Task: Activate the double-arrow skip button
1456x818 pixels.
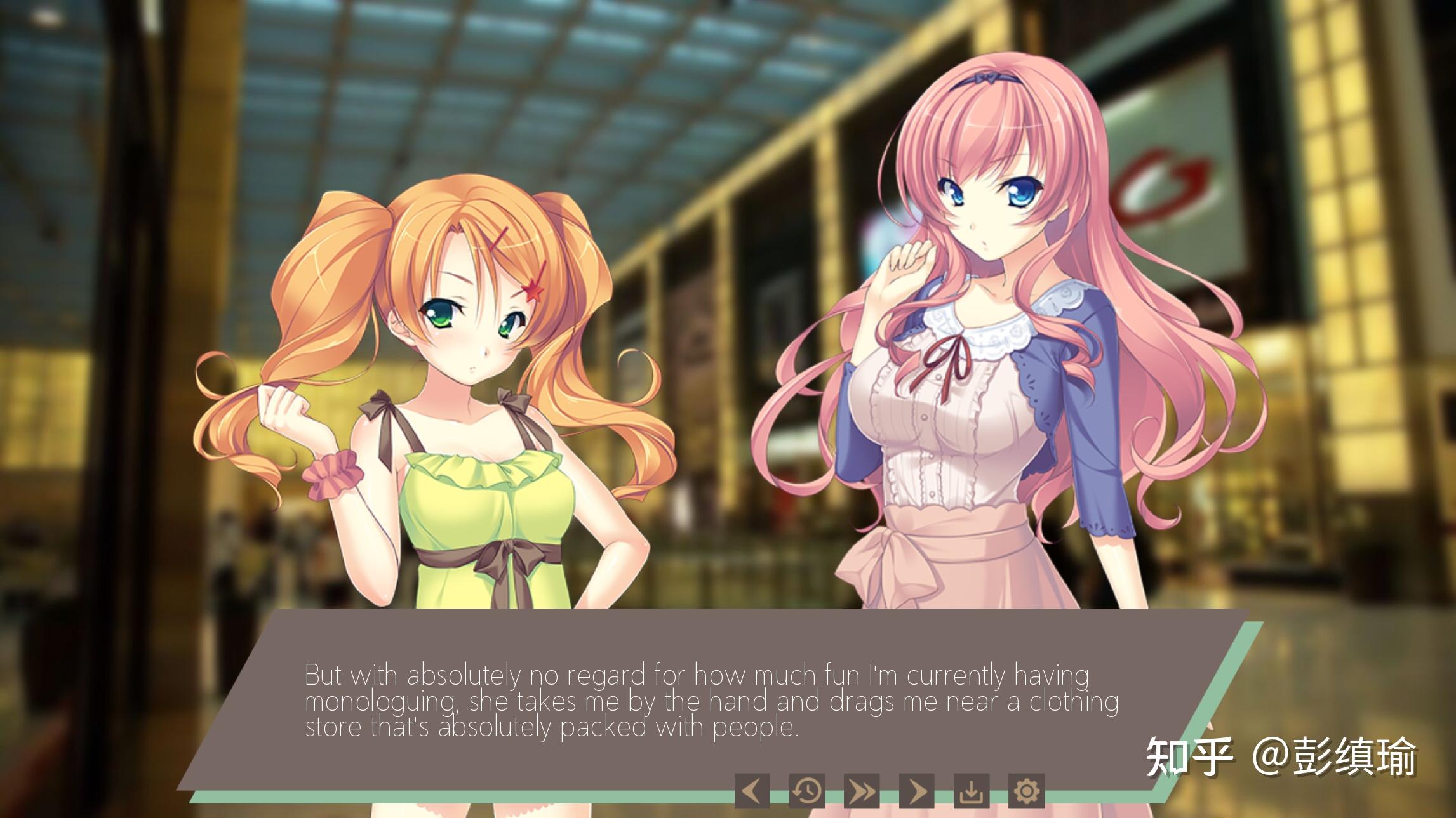Action: (862, 791)
